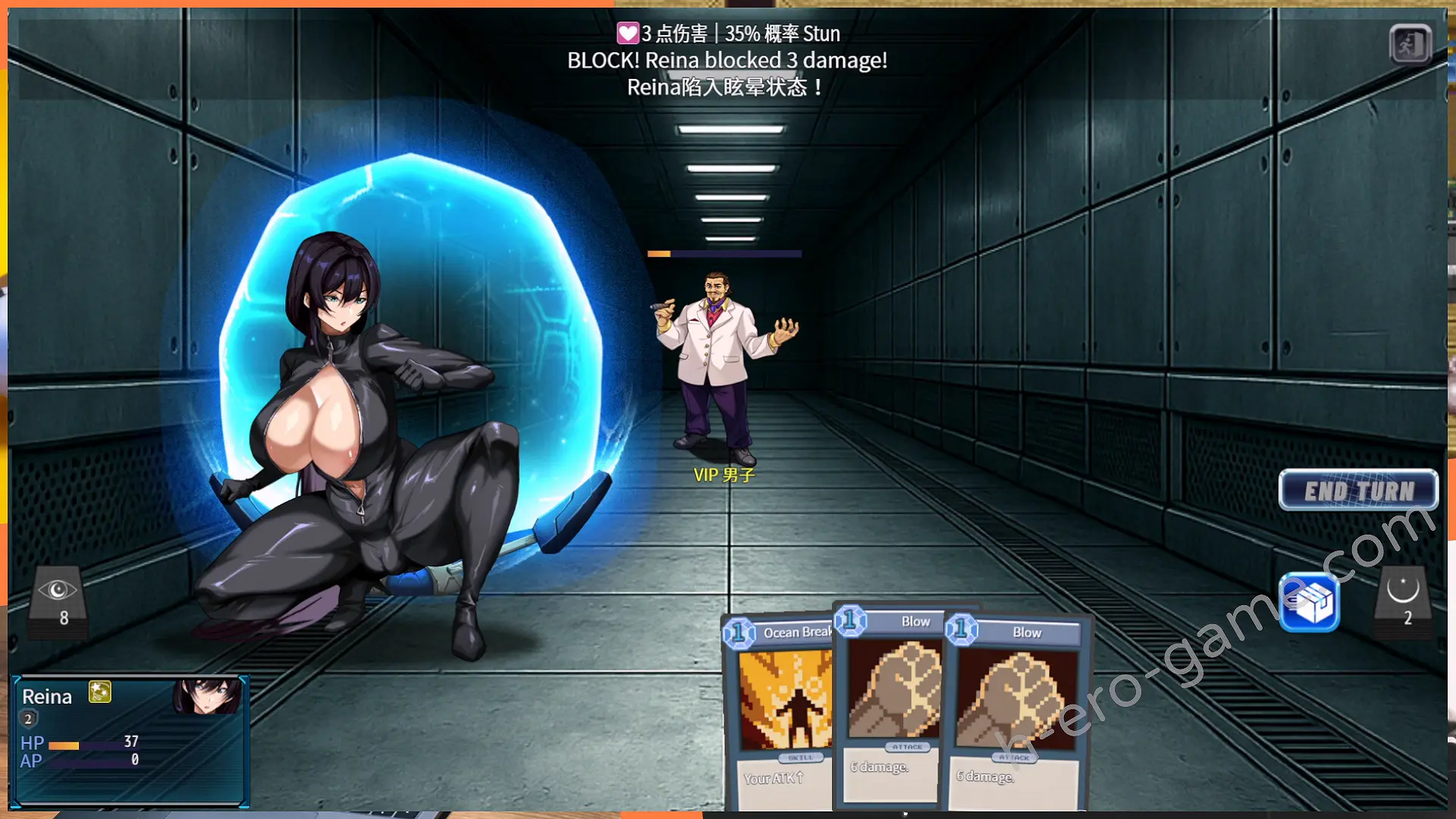Open the escape icon in the top corner
Viewport: 1456px width, 819px height.
pos(1410,44)
